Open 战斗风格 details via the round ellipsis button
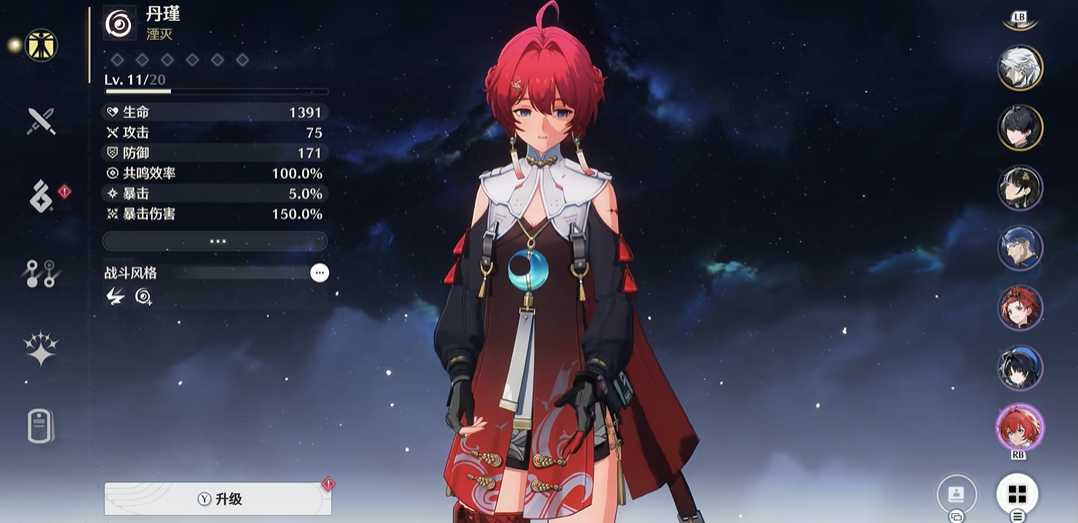Image resolution: width=1078 pixels, height=523 pixels. point(319,272)
